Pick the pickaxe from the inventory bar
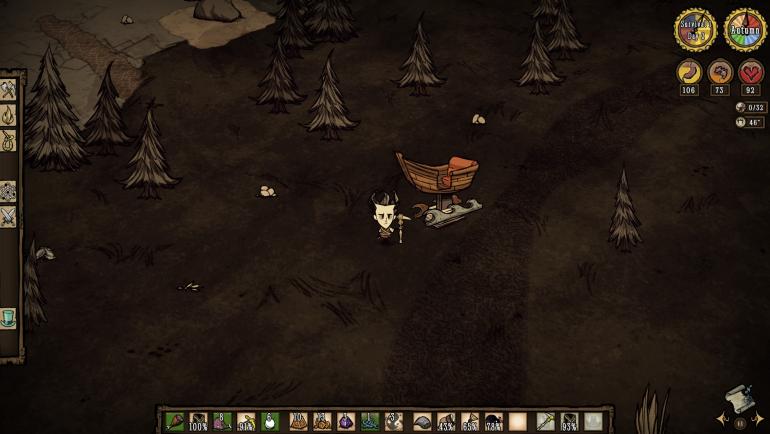The height and width of the screenshot is (434, 770). 545,421
